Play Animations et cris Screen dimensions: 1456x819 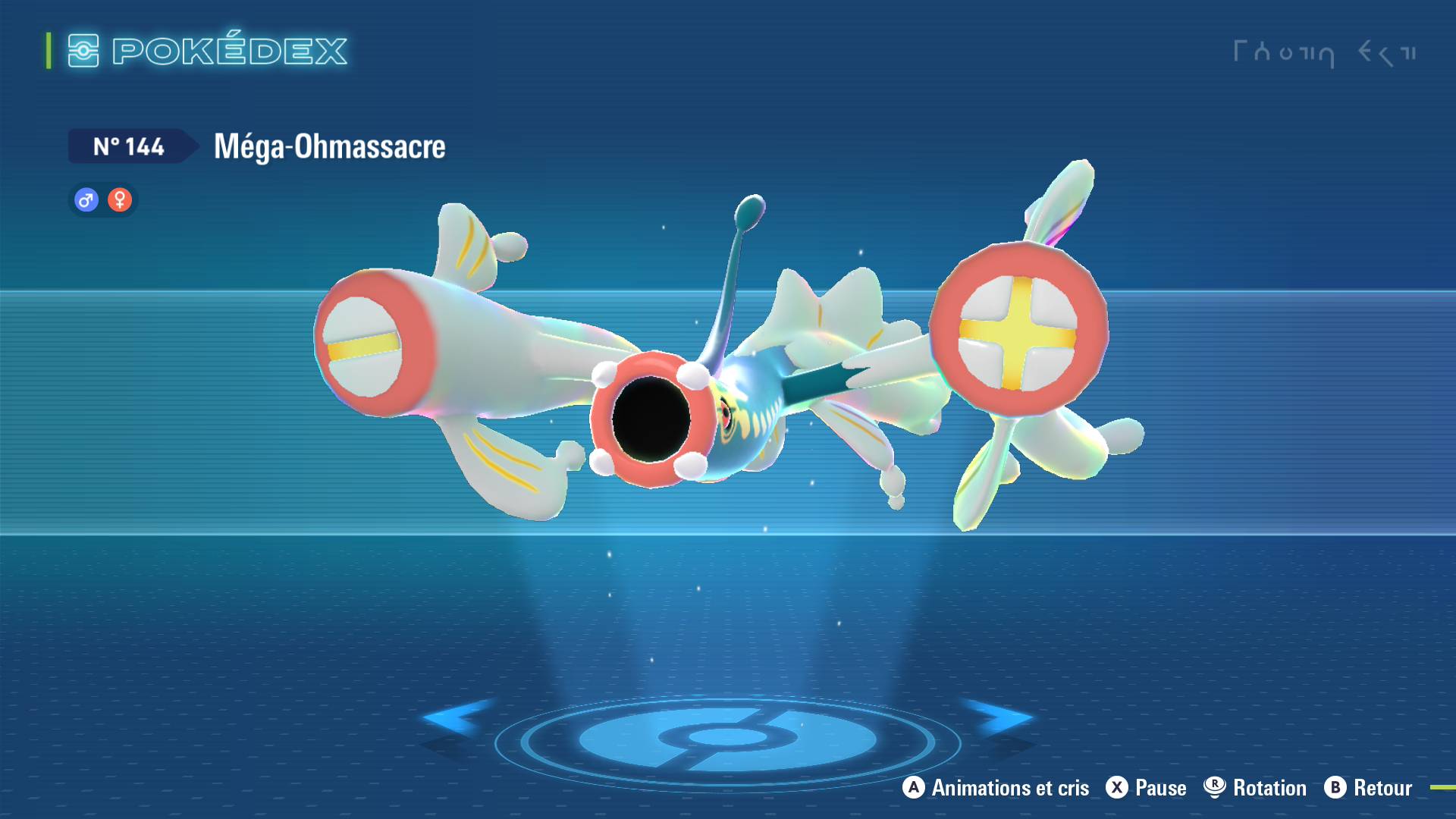tap(996, 788)
